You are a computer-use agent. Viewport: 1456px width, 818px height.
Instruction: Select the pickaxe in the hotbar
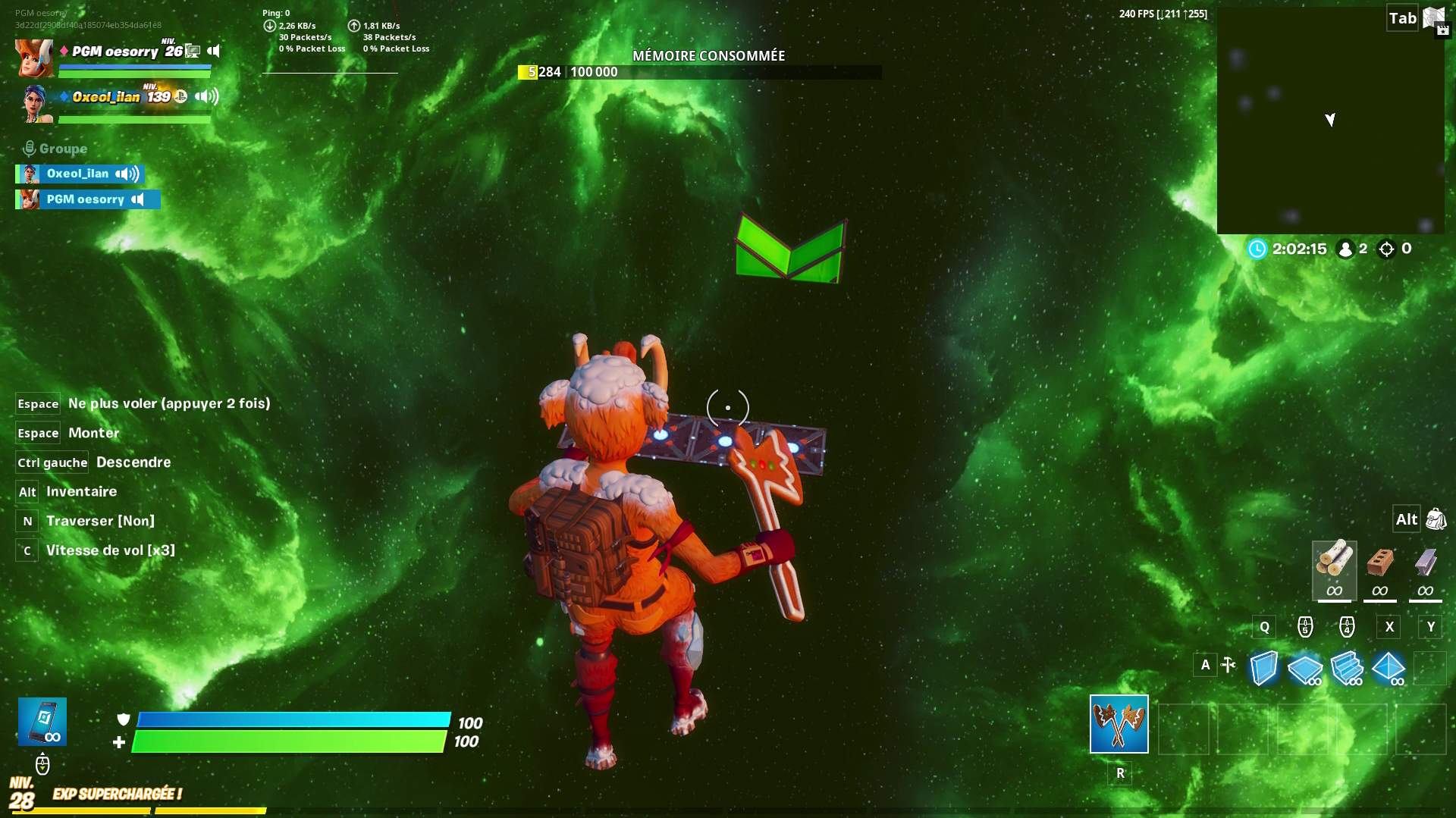1119,725
